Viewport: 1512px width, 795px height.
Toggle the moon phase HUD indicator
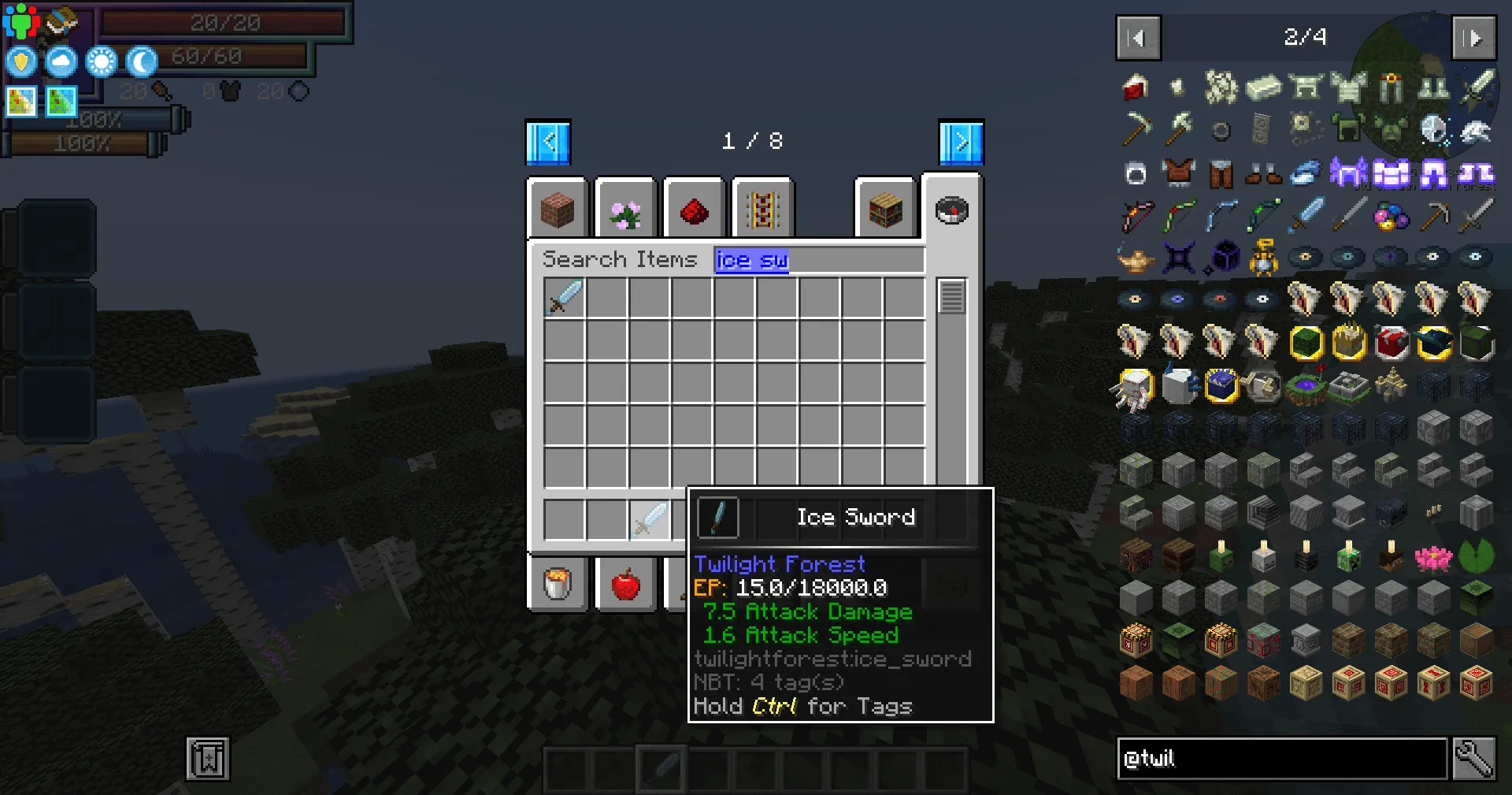click(x=141, y=61)
